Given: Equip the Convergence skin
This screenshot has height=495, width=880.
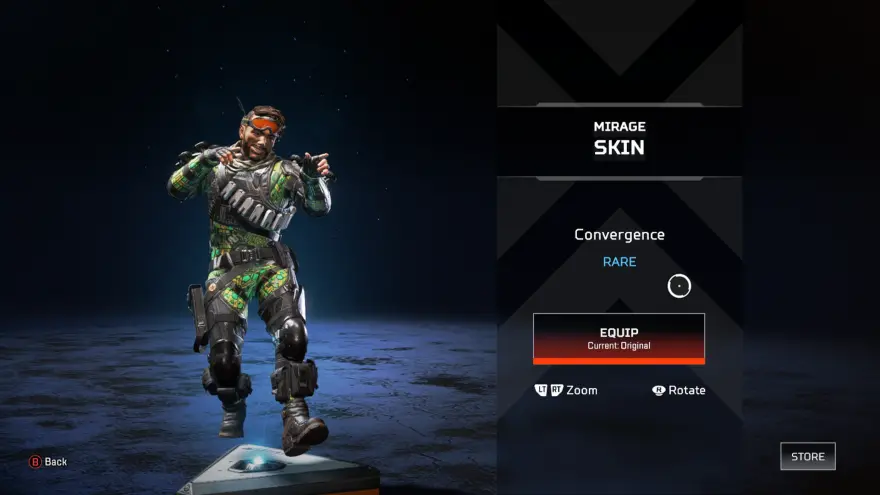Looking at the screenshot, I should (x=618, y=337).
